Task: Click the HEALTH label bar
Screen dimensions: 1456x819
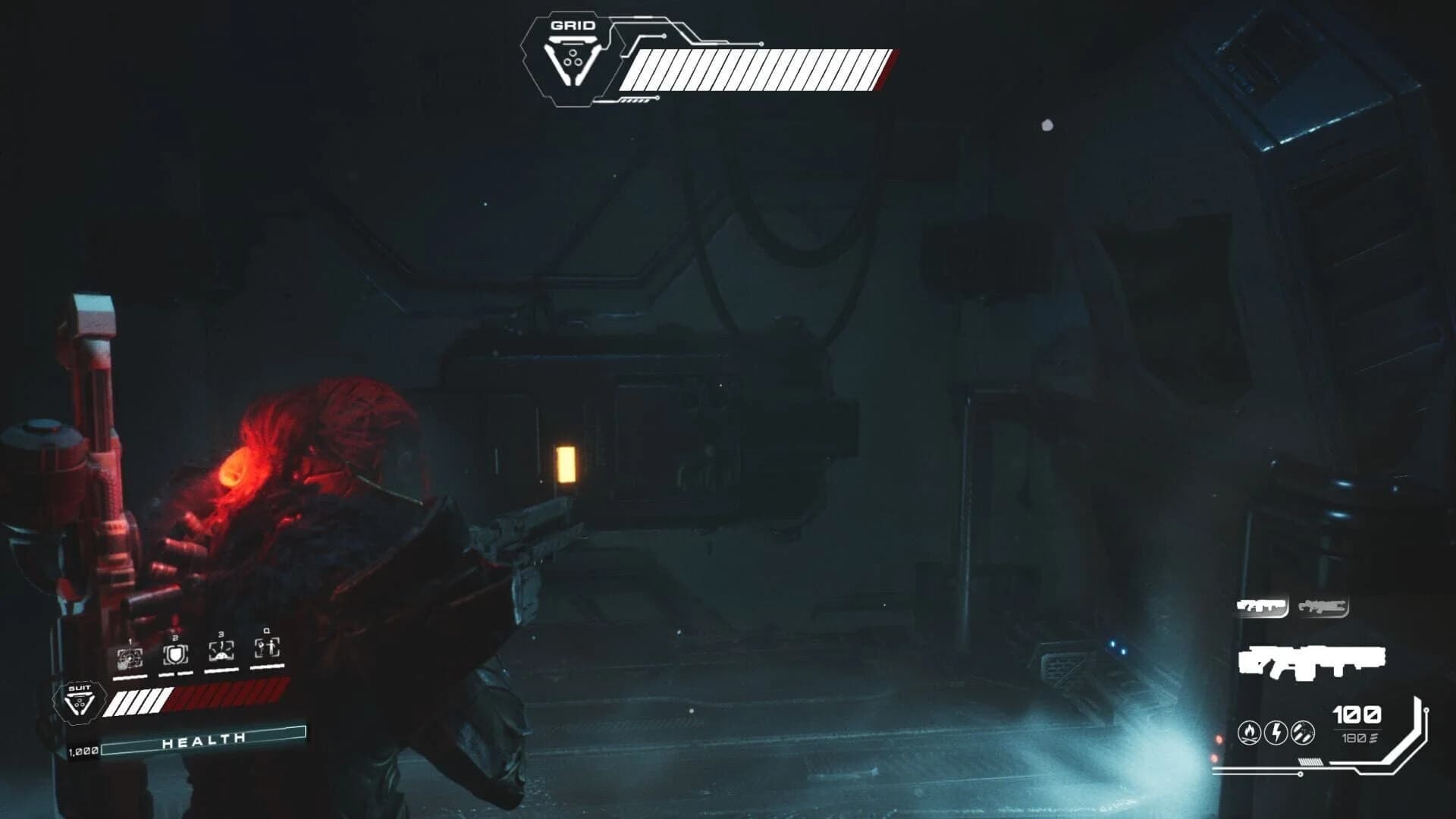Action: pyautogui.click(x=204, y=739)
